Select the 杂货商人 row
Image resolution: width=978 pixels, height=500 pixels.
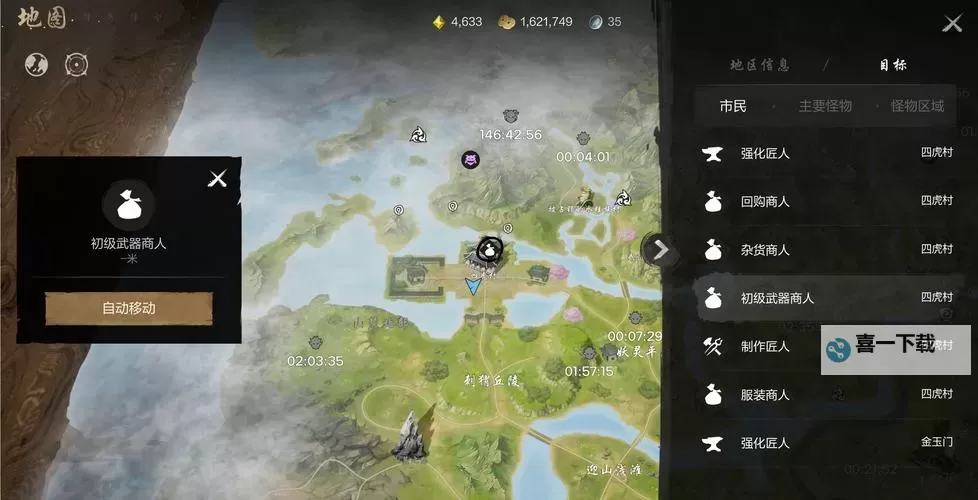pos(825,249)
